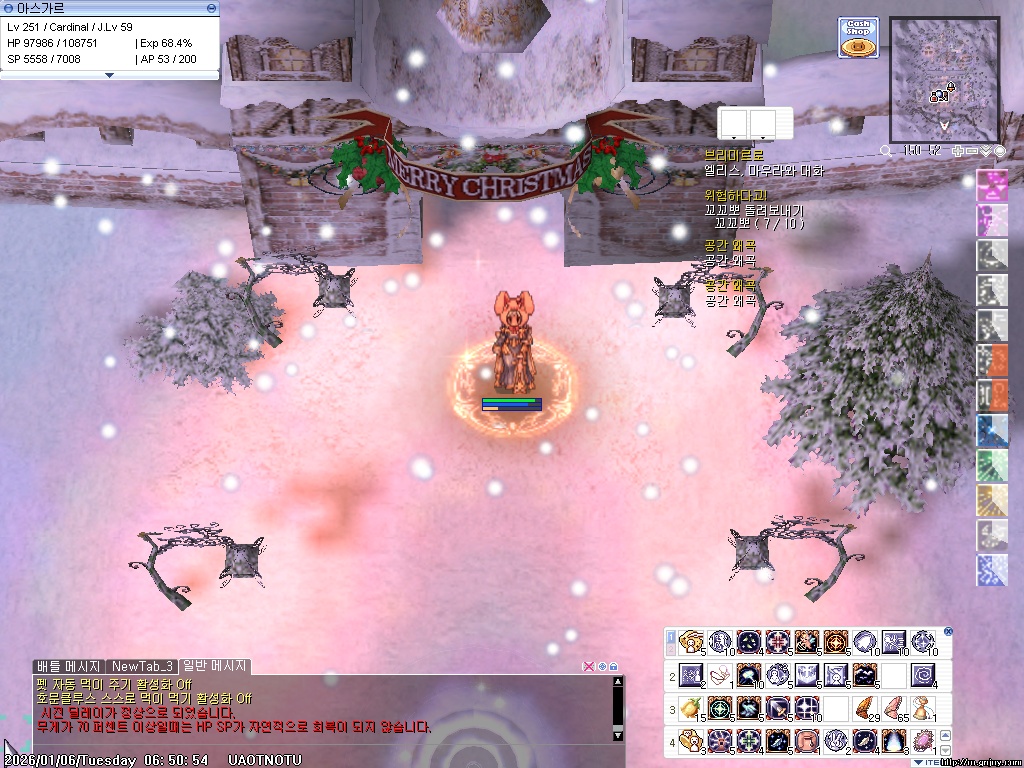Use the pink fly wing item
This screenshot has height=768, width=1024.
click(894, 709)
